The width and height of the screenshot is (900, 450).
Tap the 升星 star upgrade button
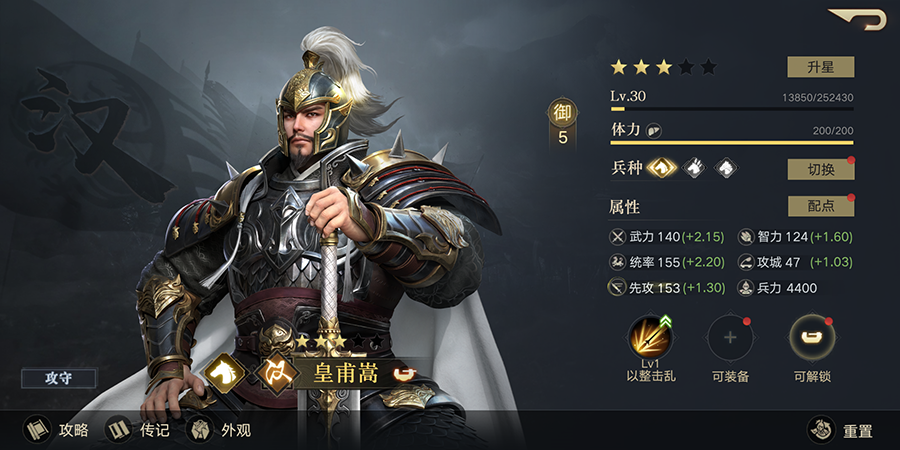820,67
